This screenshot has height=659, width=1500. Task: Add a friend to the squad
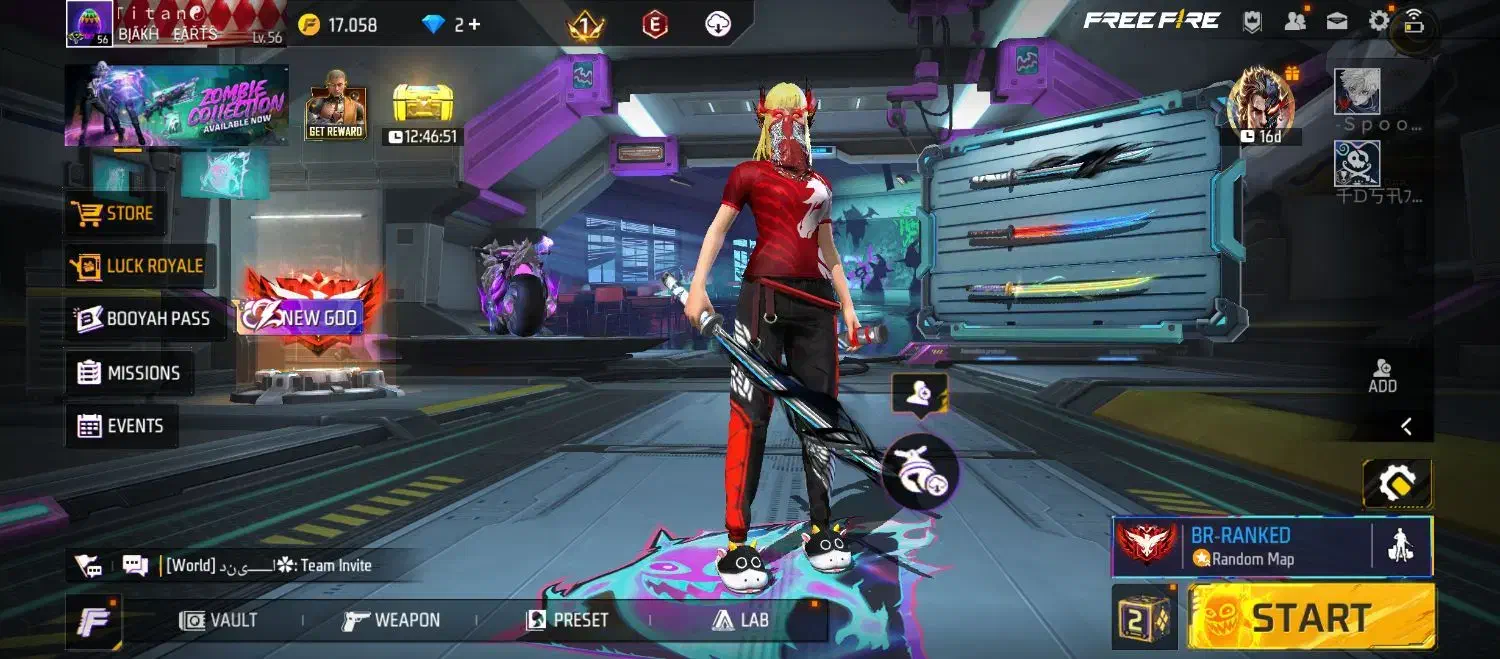click(x=1382, y=375)
